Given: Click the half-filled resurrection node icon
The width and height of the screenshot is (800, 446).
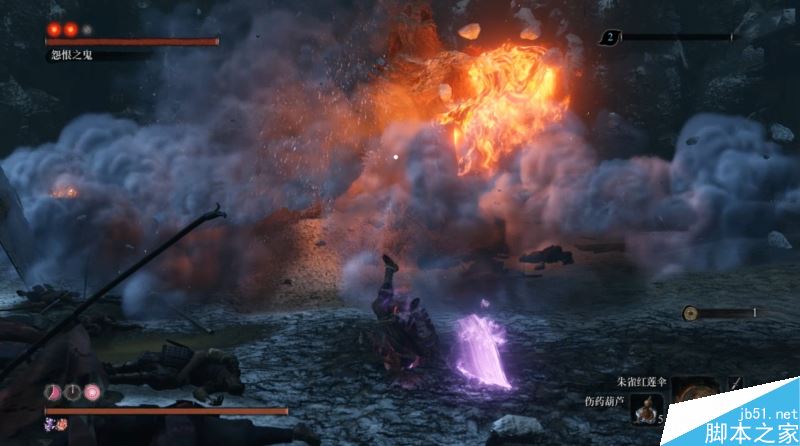Looking at the screenshot, I should 52,391.
